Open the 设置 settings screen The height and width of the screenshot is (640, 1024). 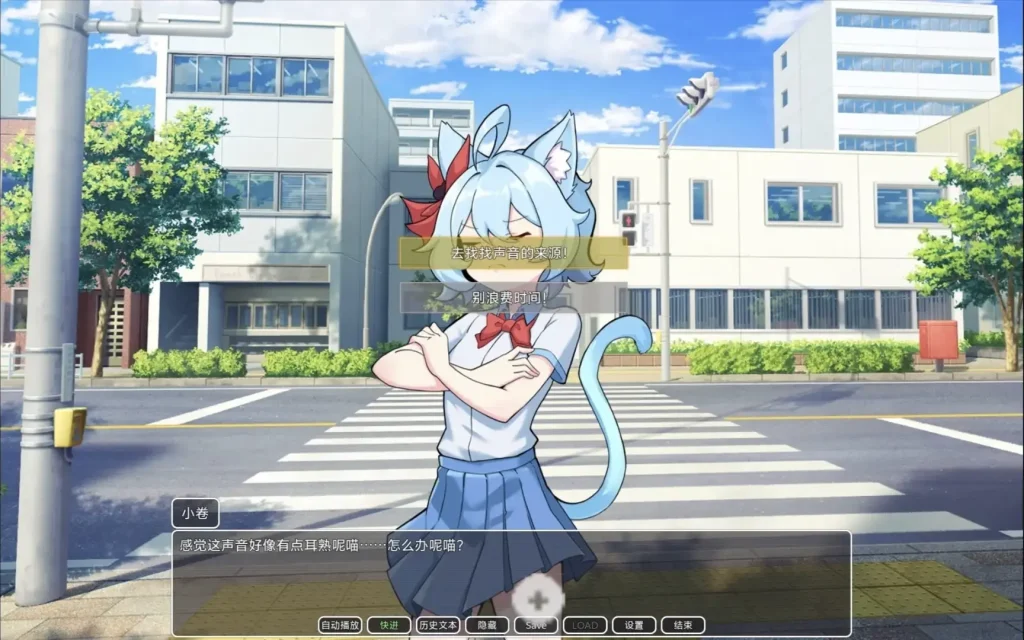pos(634,625)
